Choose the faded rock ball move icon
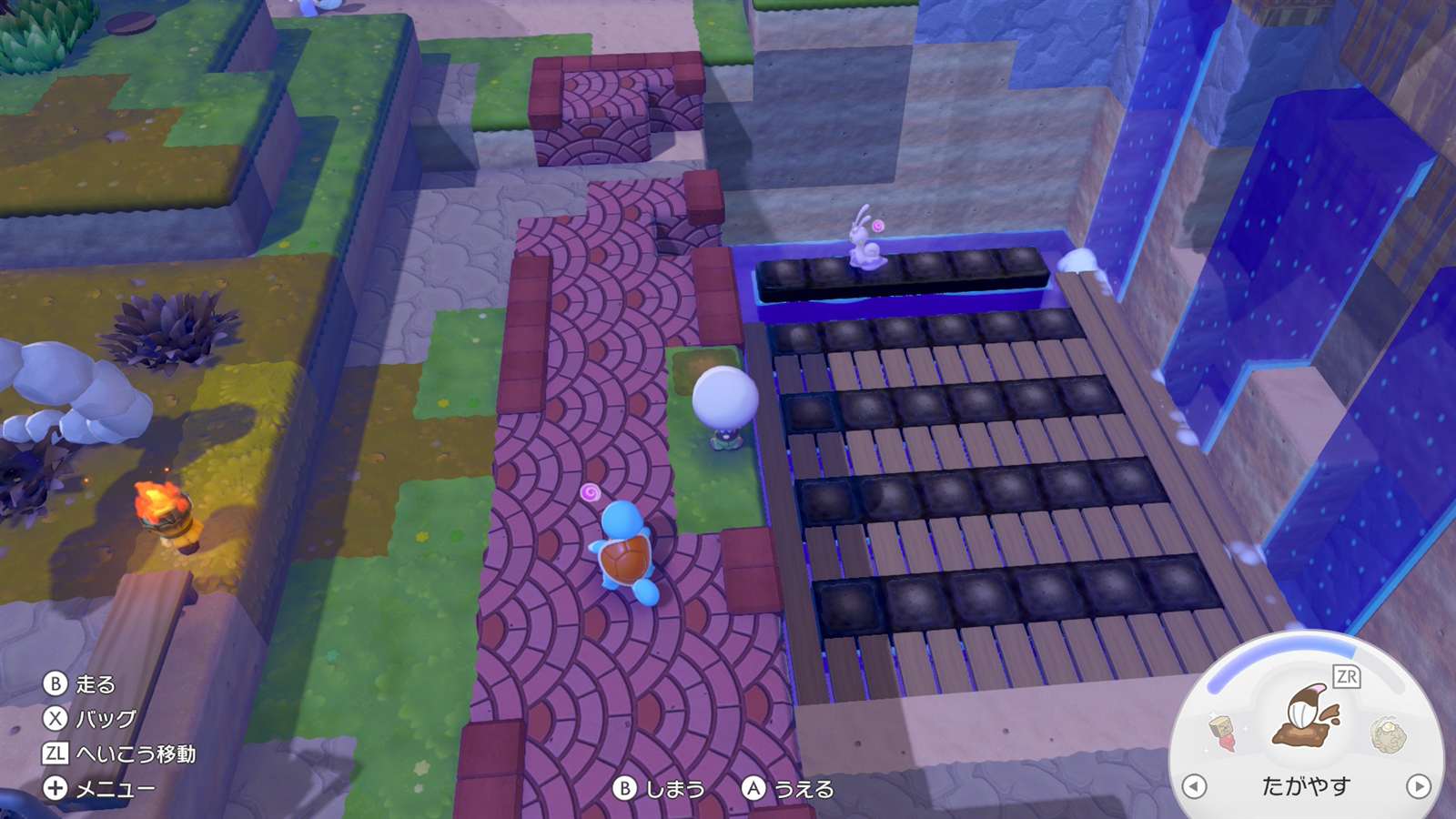Viewport: 1456px width, 819px height. [1388, 735]
